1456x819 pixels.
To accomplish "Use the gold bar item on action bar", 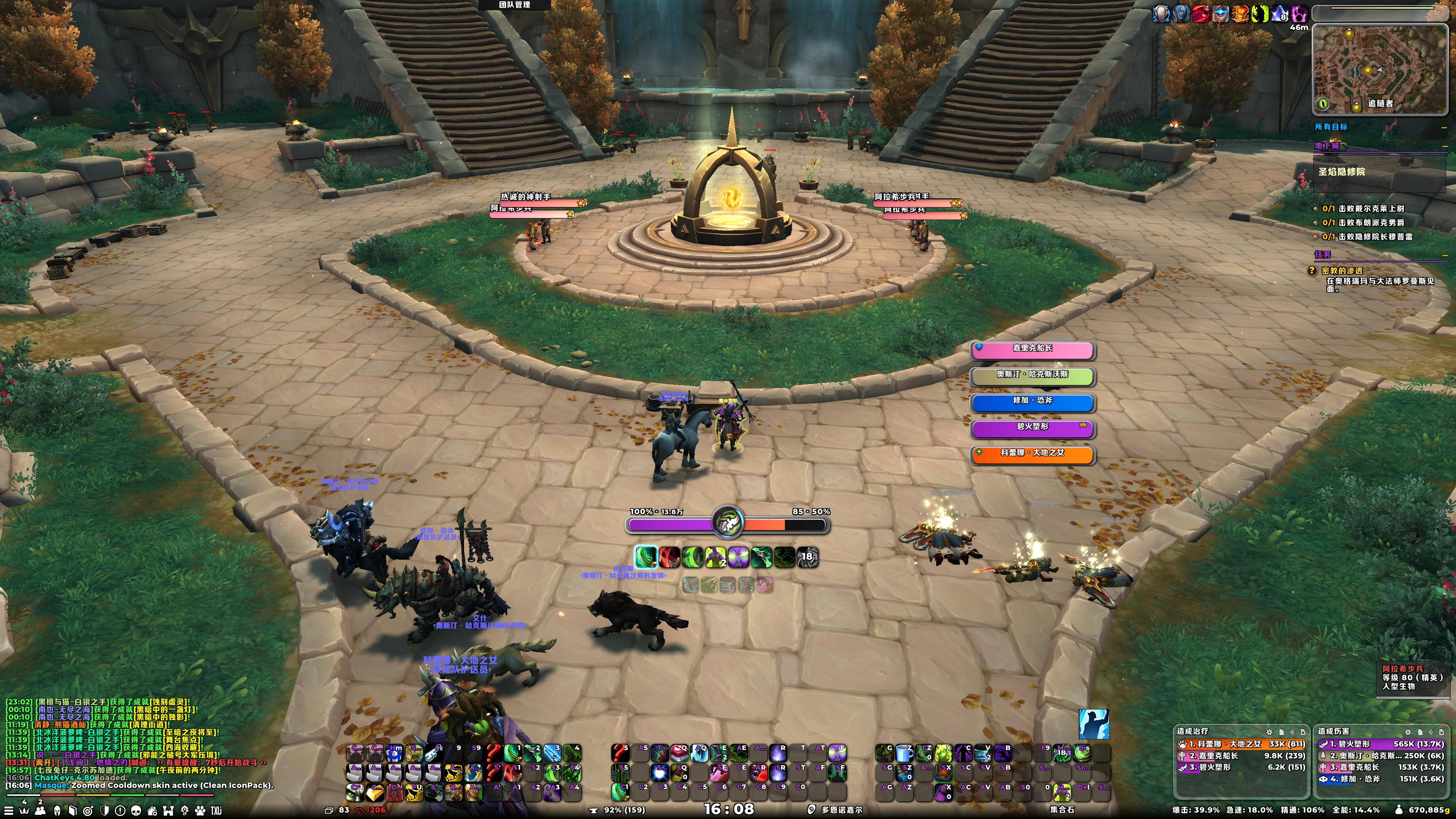I will (x=375, y=792).
